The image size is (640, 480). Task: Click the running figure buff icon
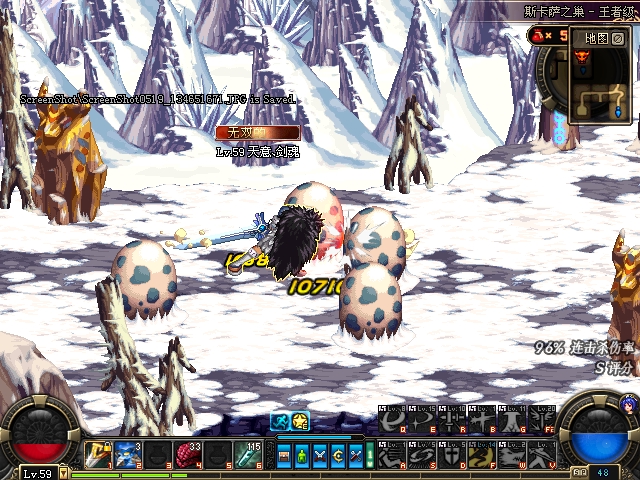coord(281,421)
